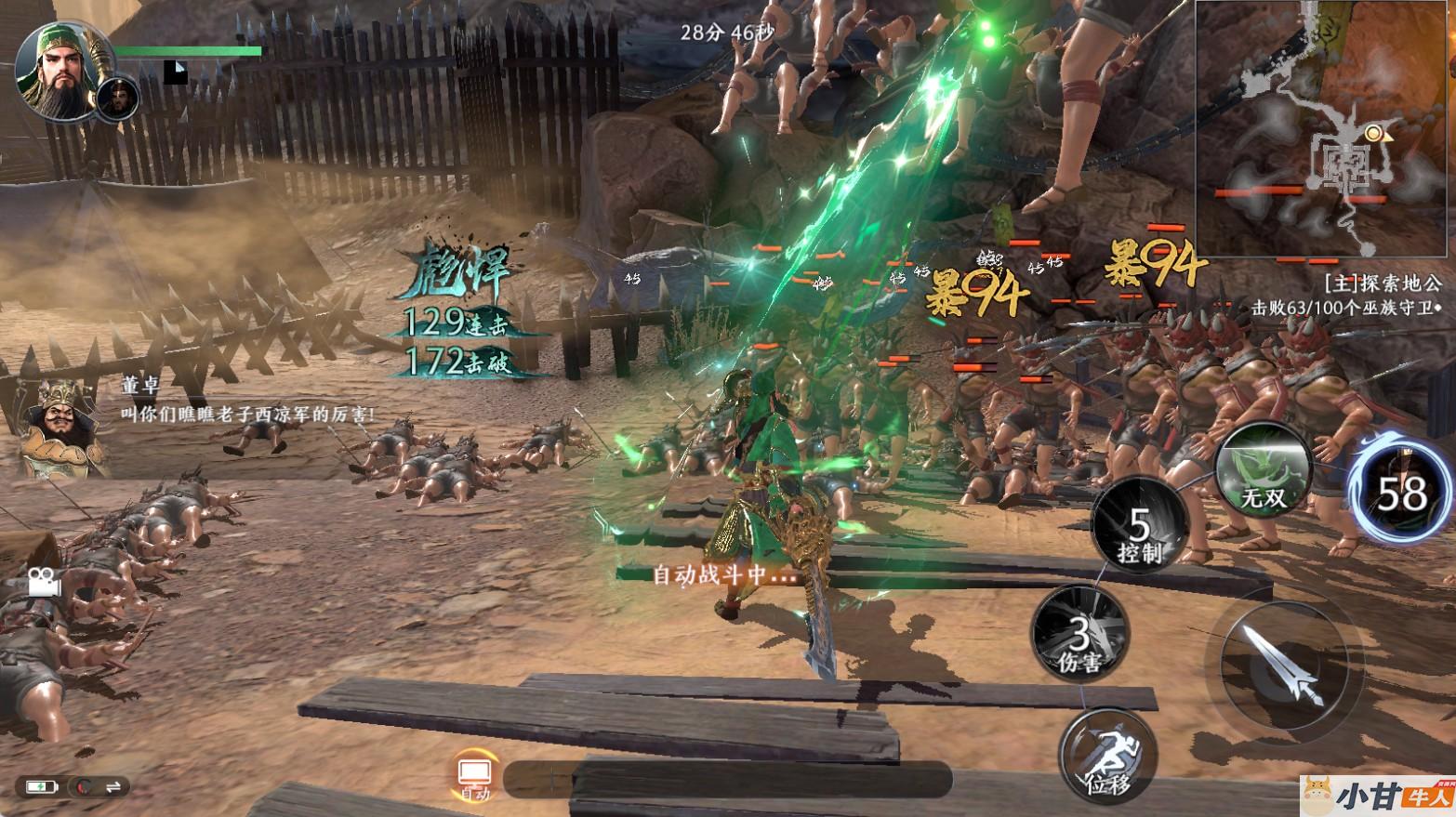Image resolution: width=1456 pixels, height=817 pixels.
Task: Tap the blue dragon ring showing 58
Action: tap(1401, 494)
